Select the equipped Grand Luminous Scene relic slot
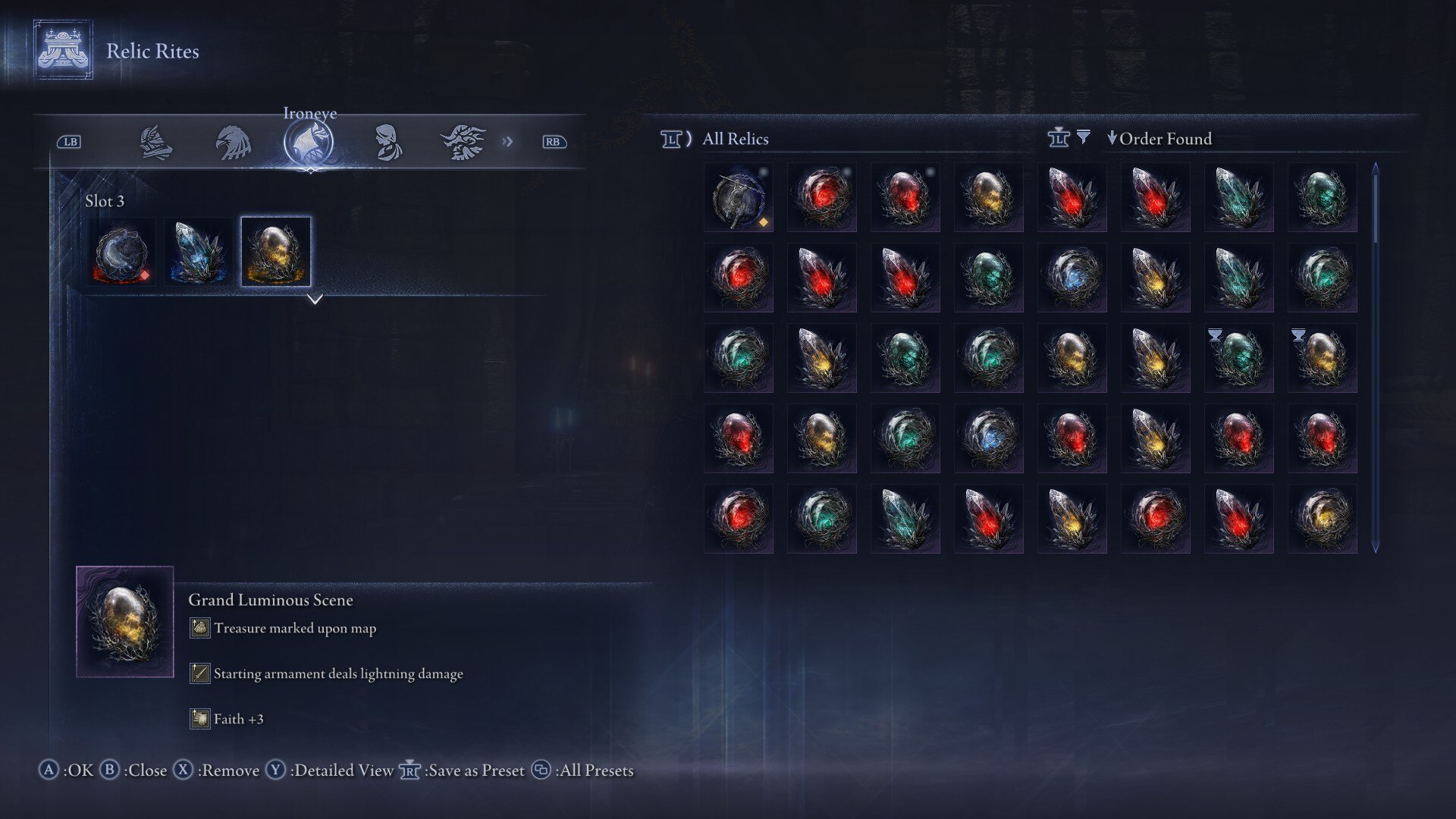Screen dimensions: 1456x819 tap(275, 253)
